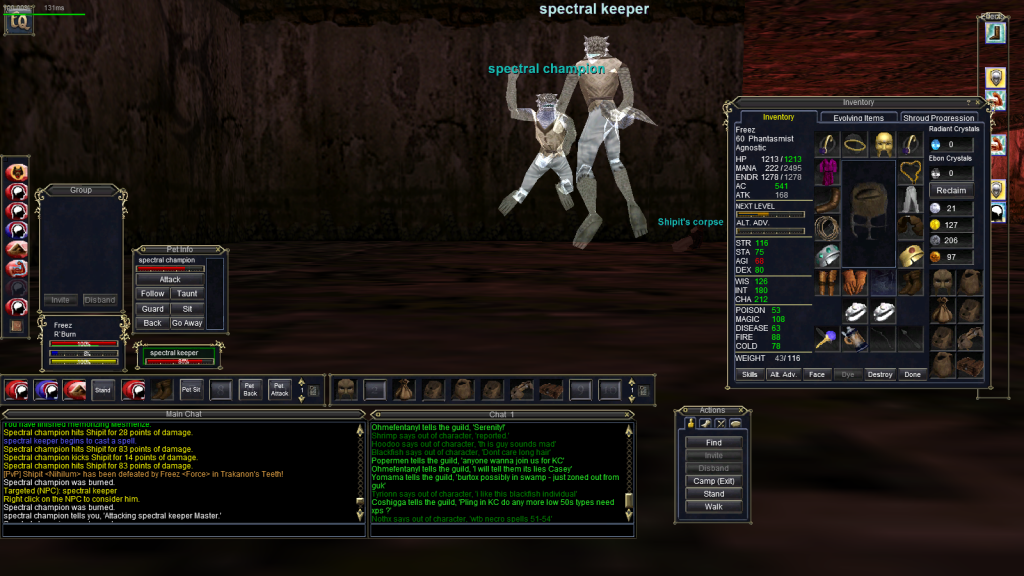
Task: Order pet to Attack in Pet Info
Action: (170, 280)
